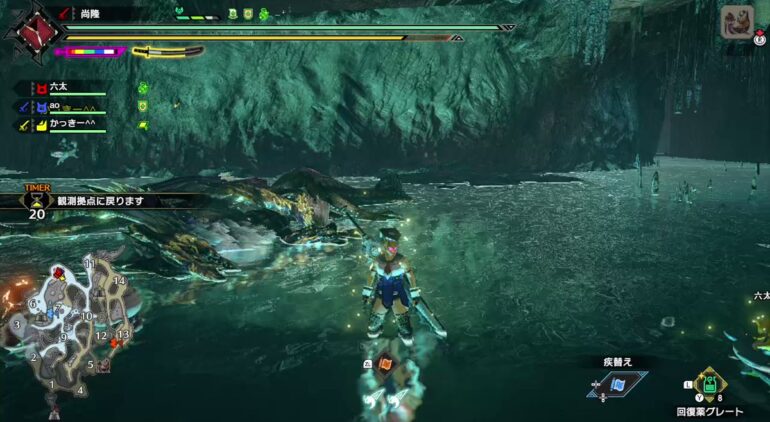This screenshot has height=422, width=770.
Task: Select minimap area number 14
Action: 120,281
